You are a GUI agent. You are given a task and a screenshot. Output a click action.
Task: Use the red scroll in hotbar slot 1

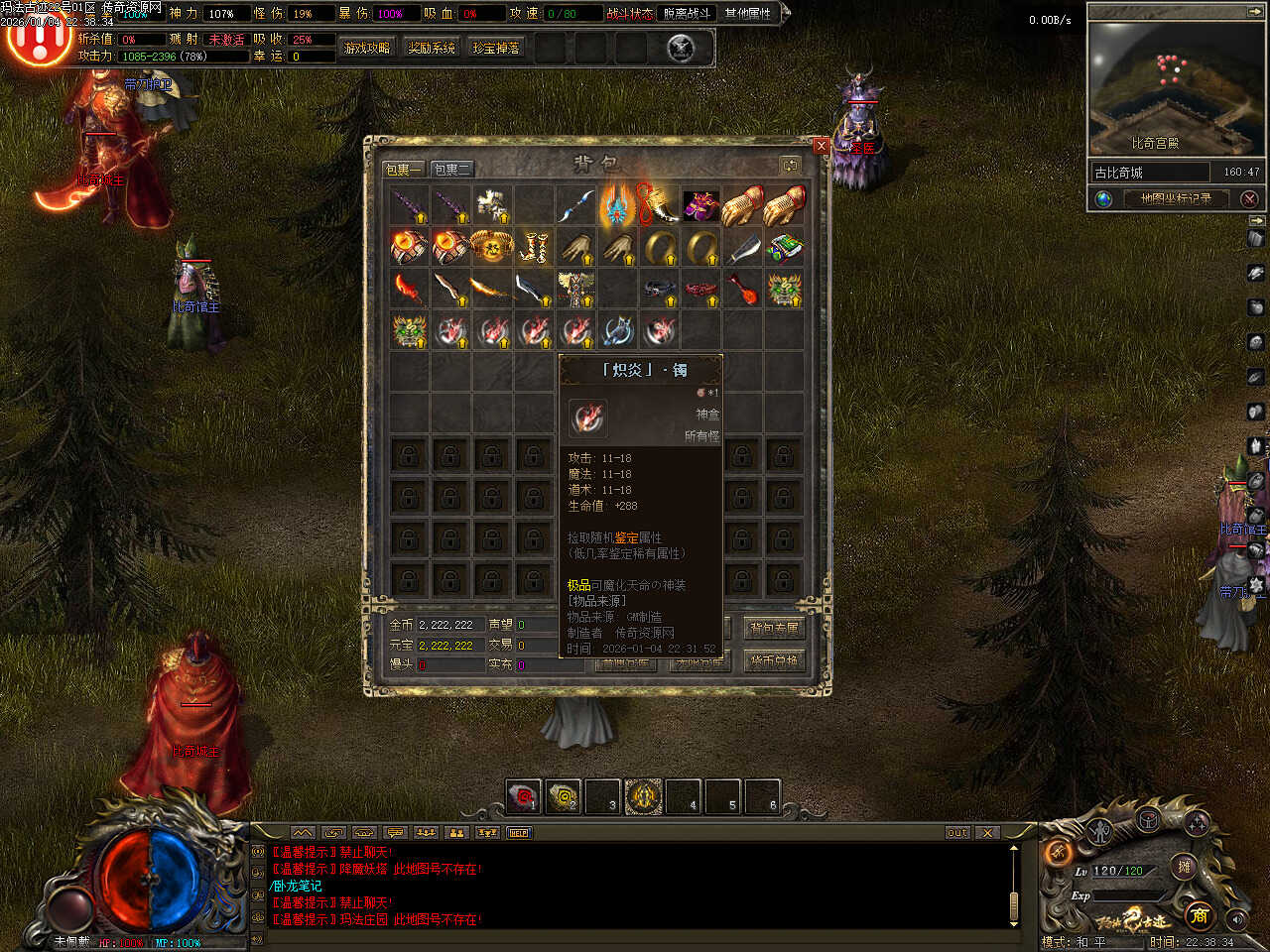coord(523,796)
